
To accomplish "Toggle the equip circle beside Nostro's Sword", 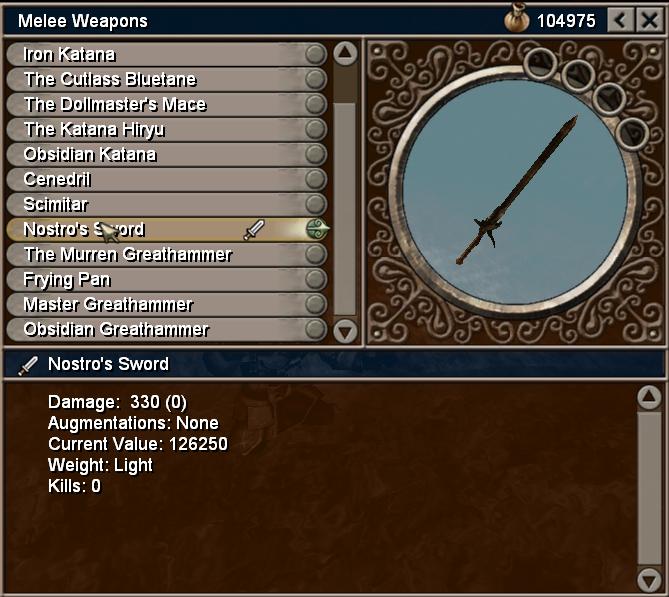I will (317, 229).
